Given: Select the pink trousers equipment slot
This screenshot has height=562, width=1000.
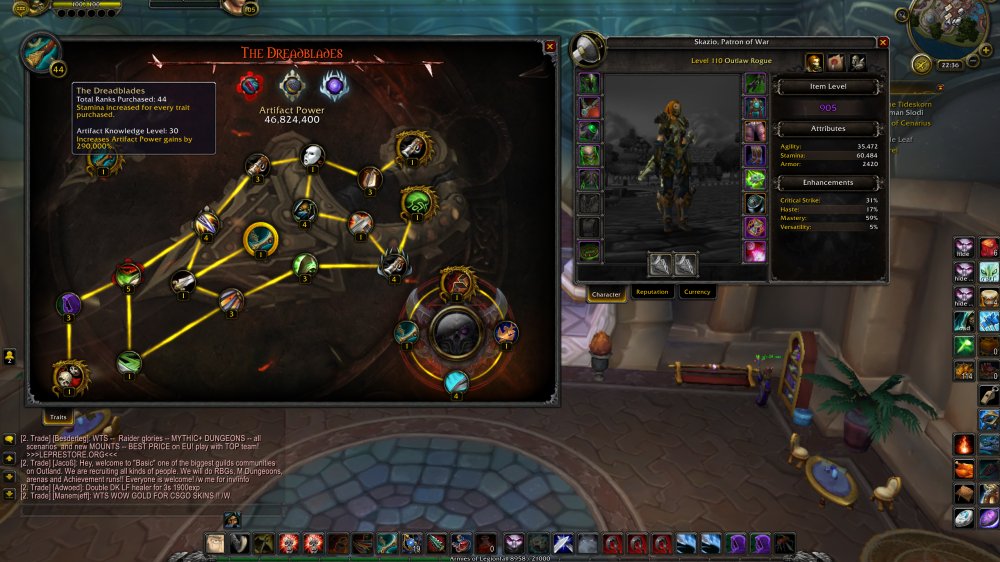Looking at the screenshot, I should tap(755, 132).
